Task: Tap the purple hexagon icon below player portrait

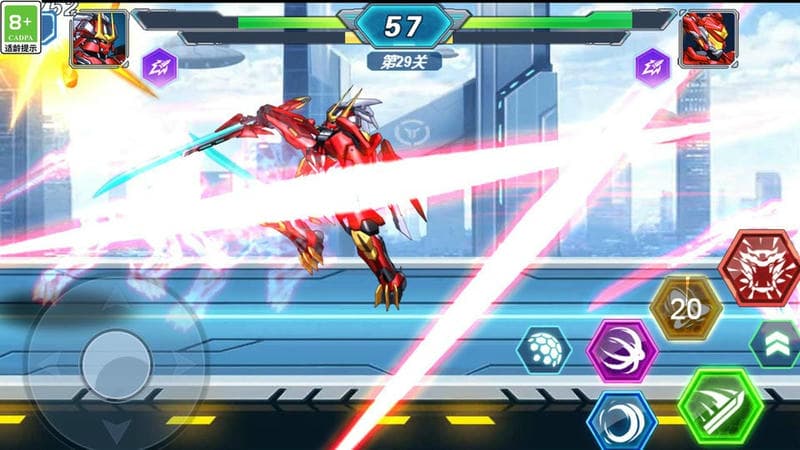Action: point(159,67)
